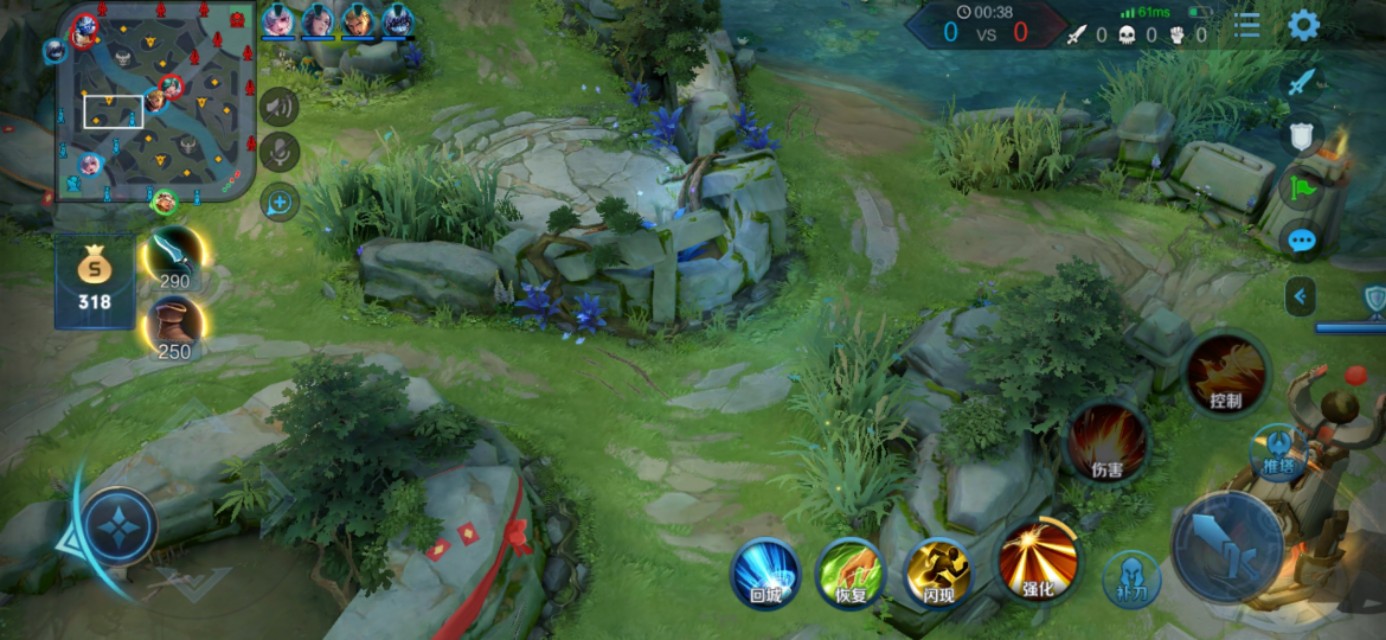This screenshot has width=1386, height=640.
Task: Activate the 强化 ability
Action: (x=1038, y=561)
